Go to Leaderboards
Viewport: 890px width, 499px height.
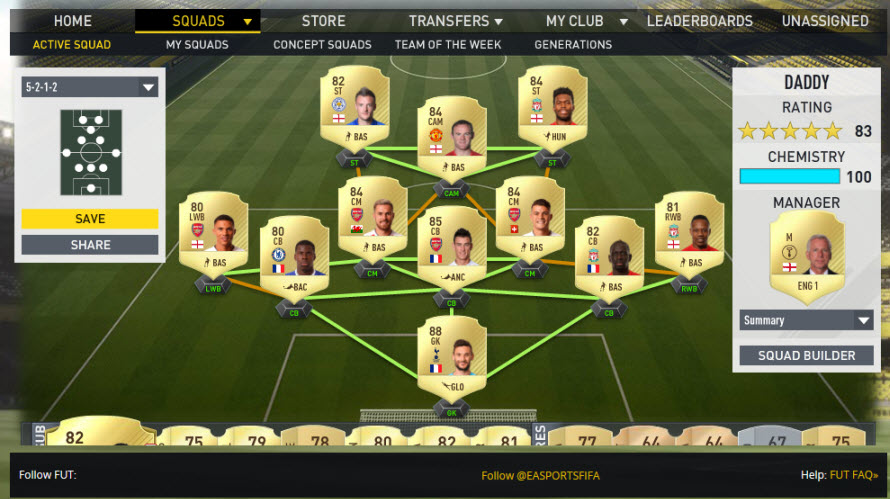point(699,21)
